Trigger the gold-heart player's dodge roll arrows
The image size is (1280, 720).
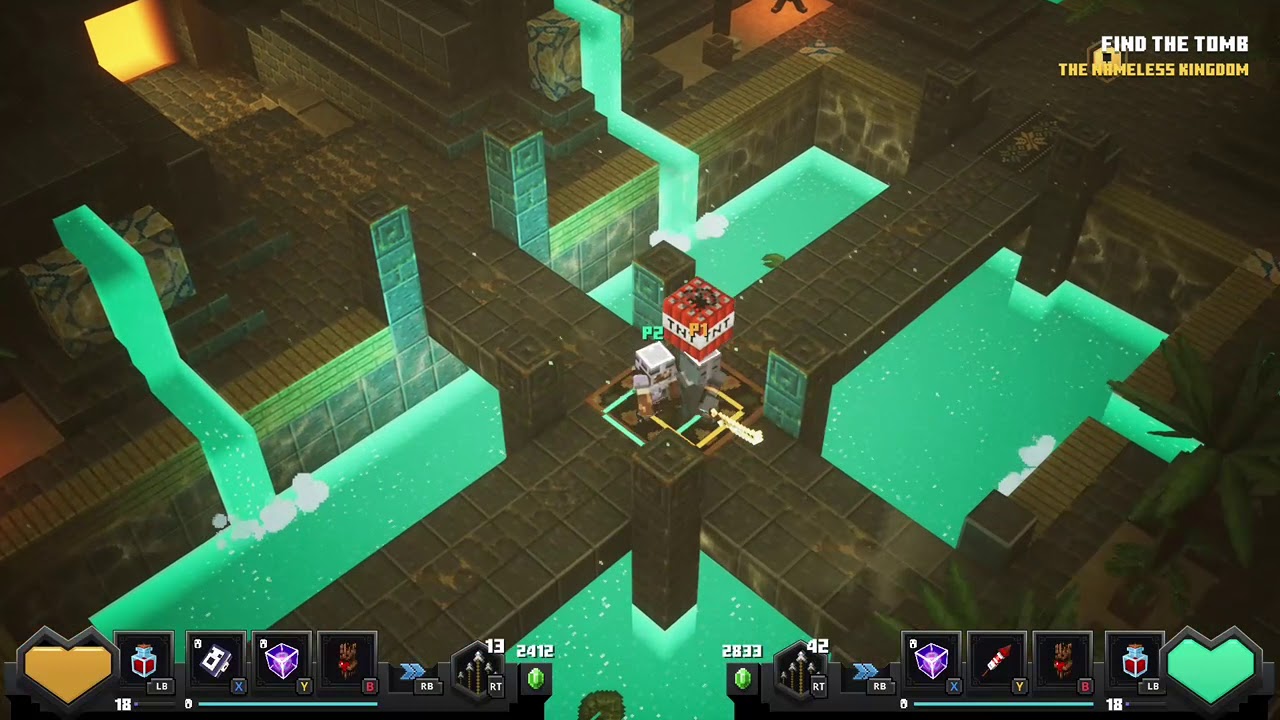click(x=413, y=671)
